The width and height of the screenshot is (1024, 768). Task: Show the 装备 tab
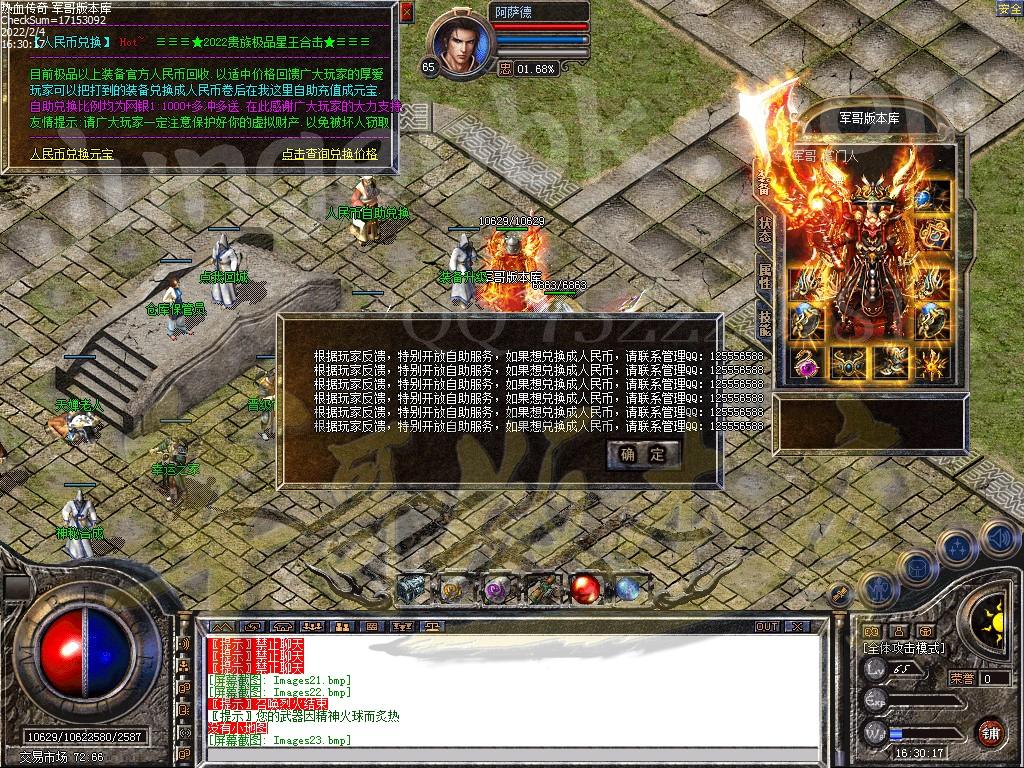(765, 182)
